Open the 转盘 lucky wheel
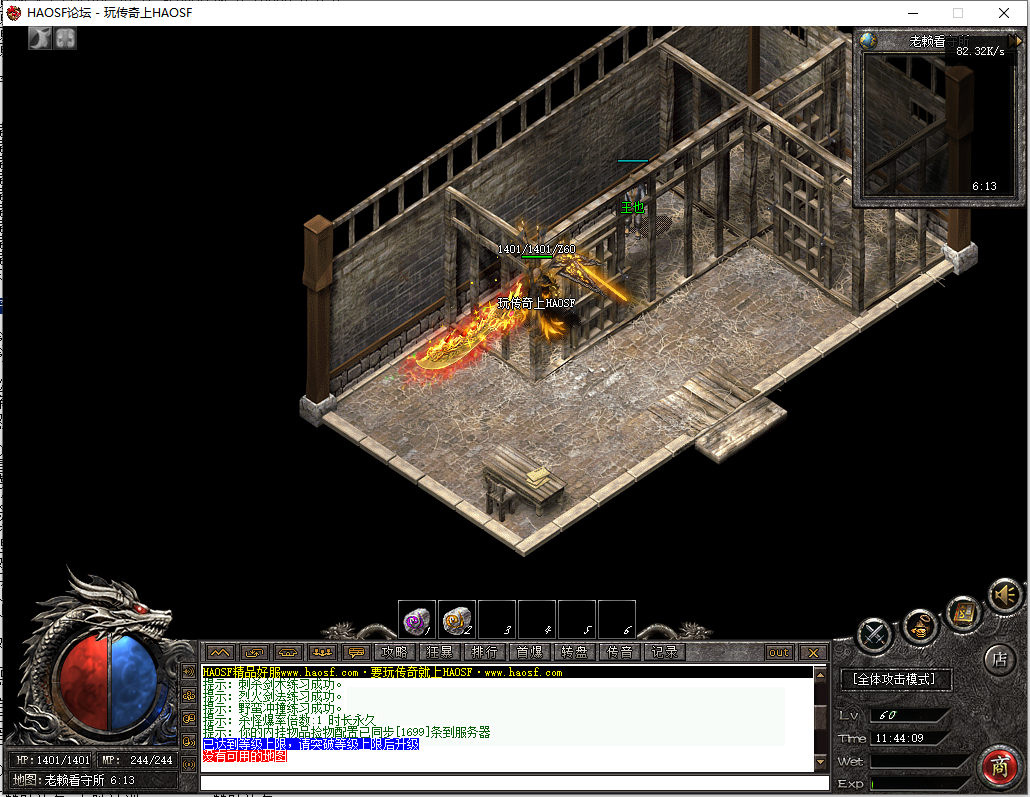The height and width of the screenshot is (797, 1030). (x=574, y=652)
